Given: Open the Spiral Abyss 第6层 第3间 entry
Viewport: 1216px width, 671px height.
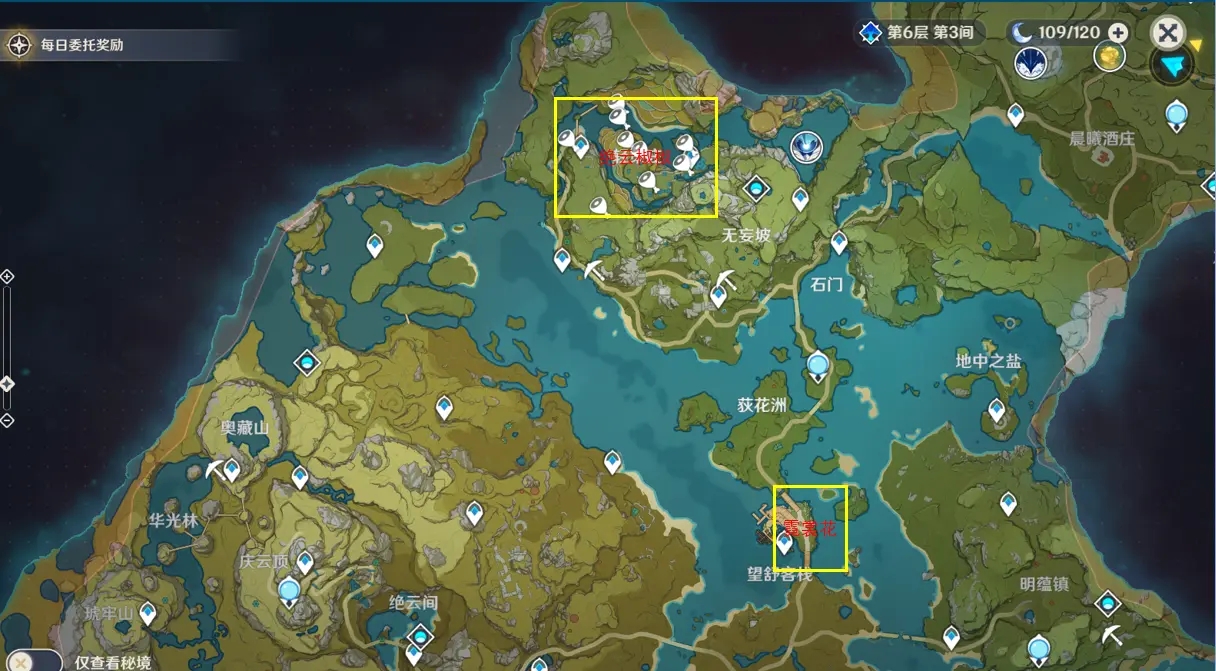Looking at the screenshot, I should pos(920,32).
